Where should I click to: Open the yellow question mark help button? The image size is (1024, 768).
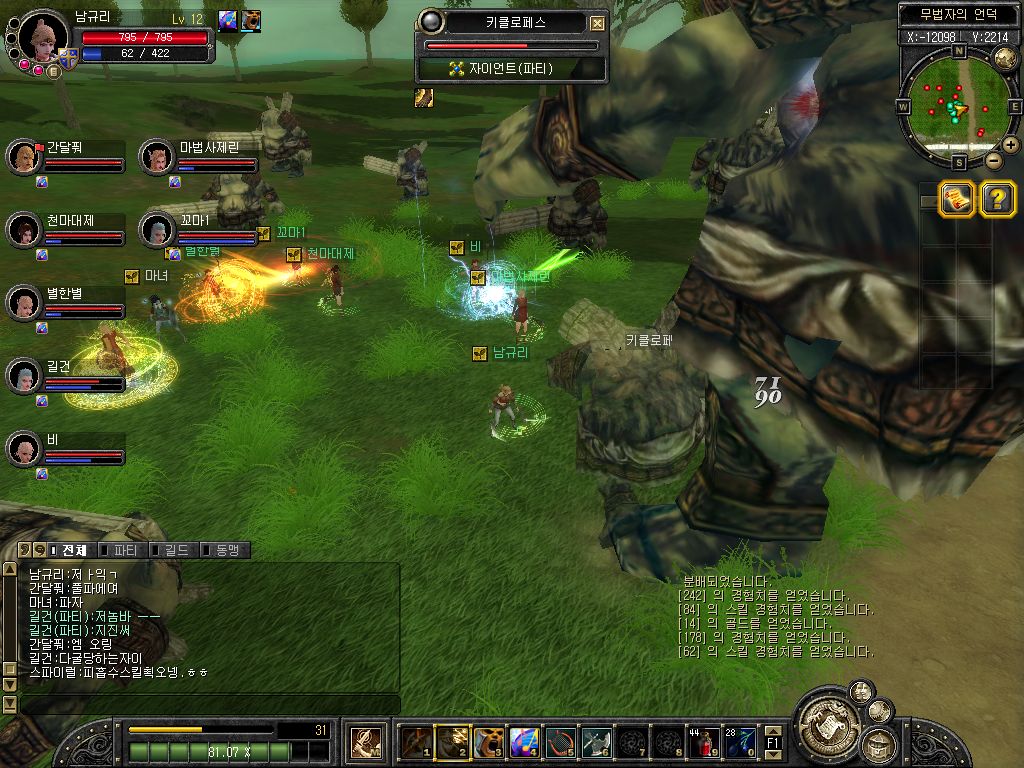(x=997, y=199)
